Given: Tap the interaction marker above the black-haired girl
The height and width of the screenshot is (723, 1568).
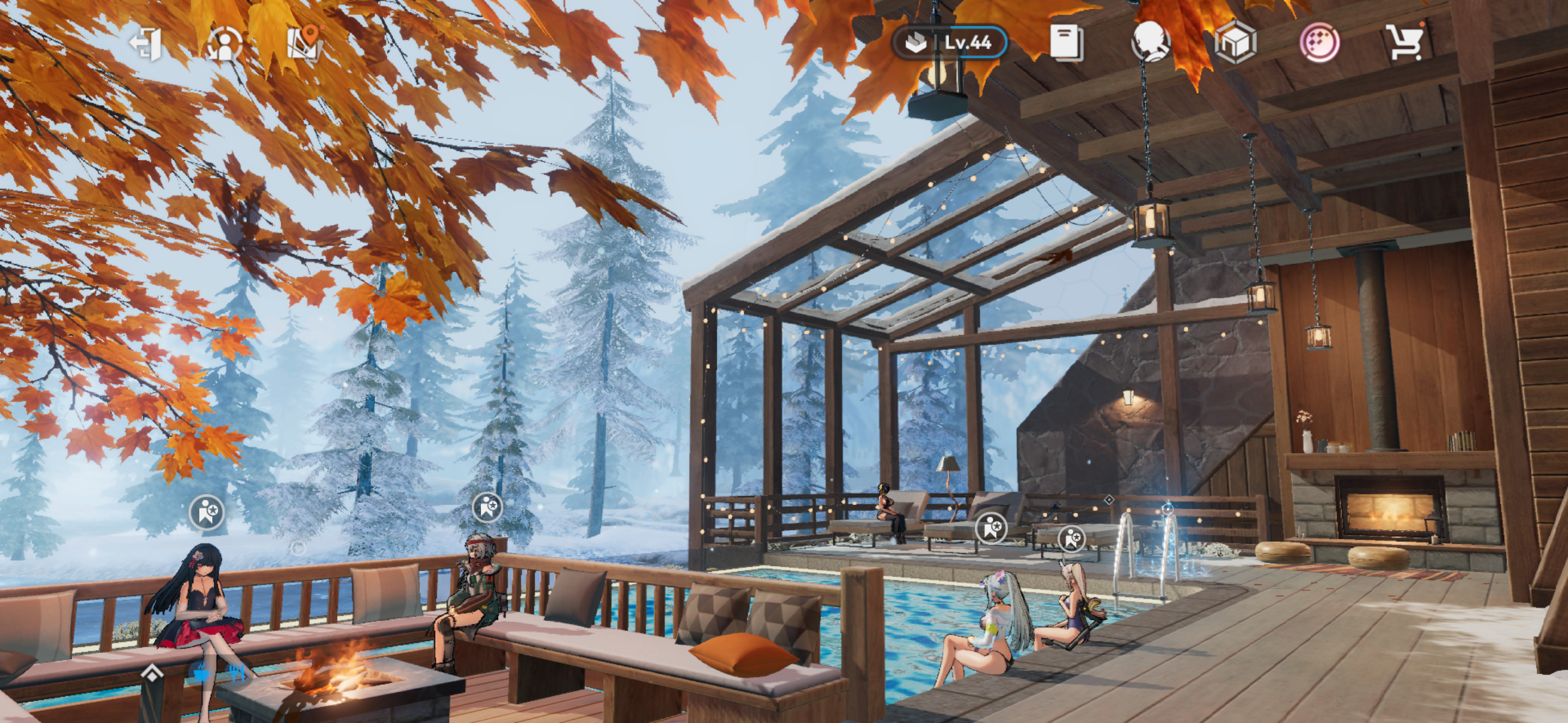Looking at the screenshot, I should [207, 512].
